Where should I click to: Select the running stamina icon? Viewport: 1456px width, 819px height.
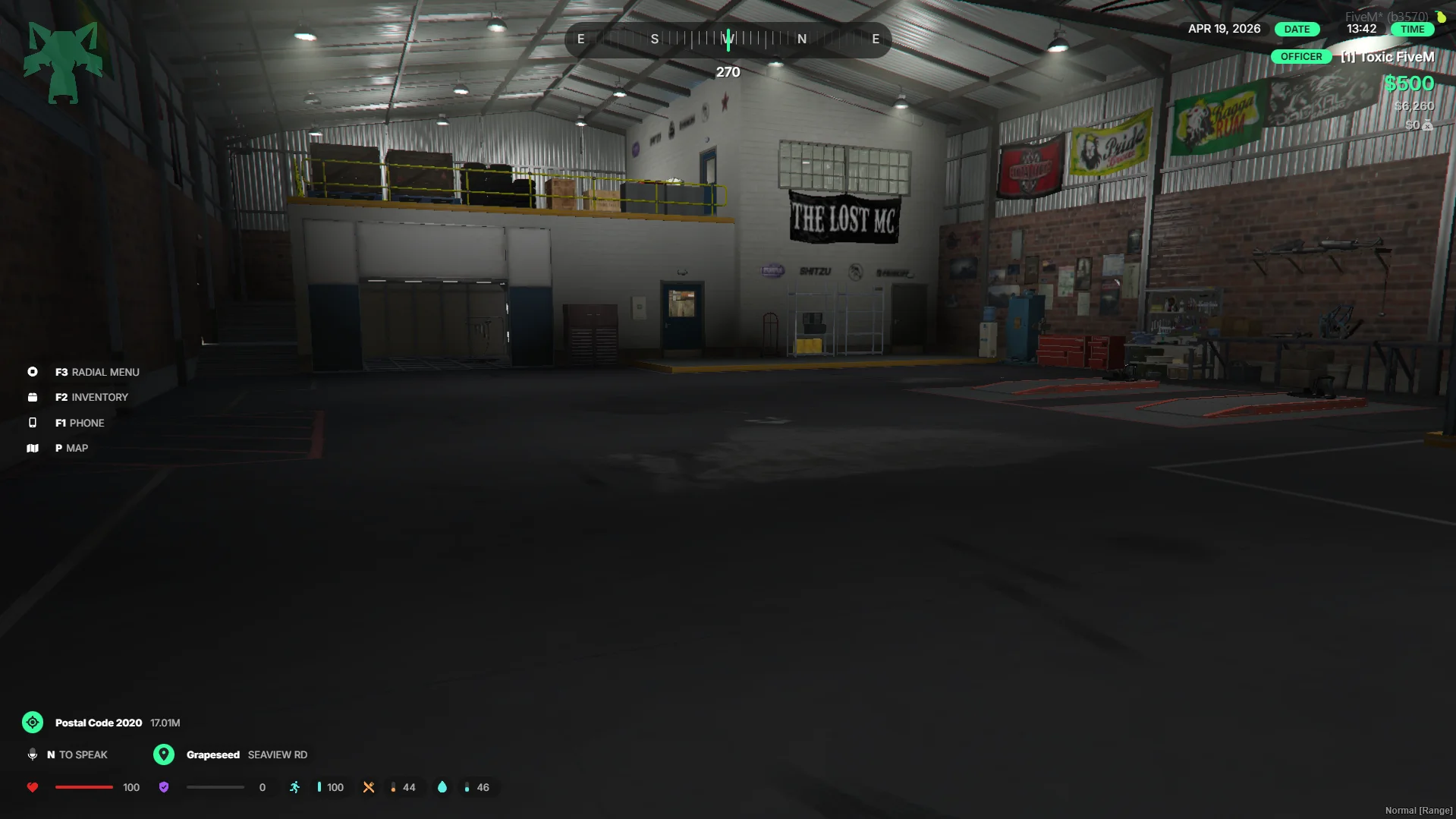(x=295, y=787)
